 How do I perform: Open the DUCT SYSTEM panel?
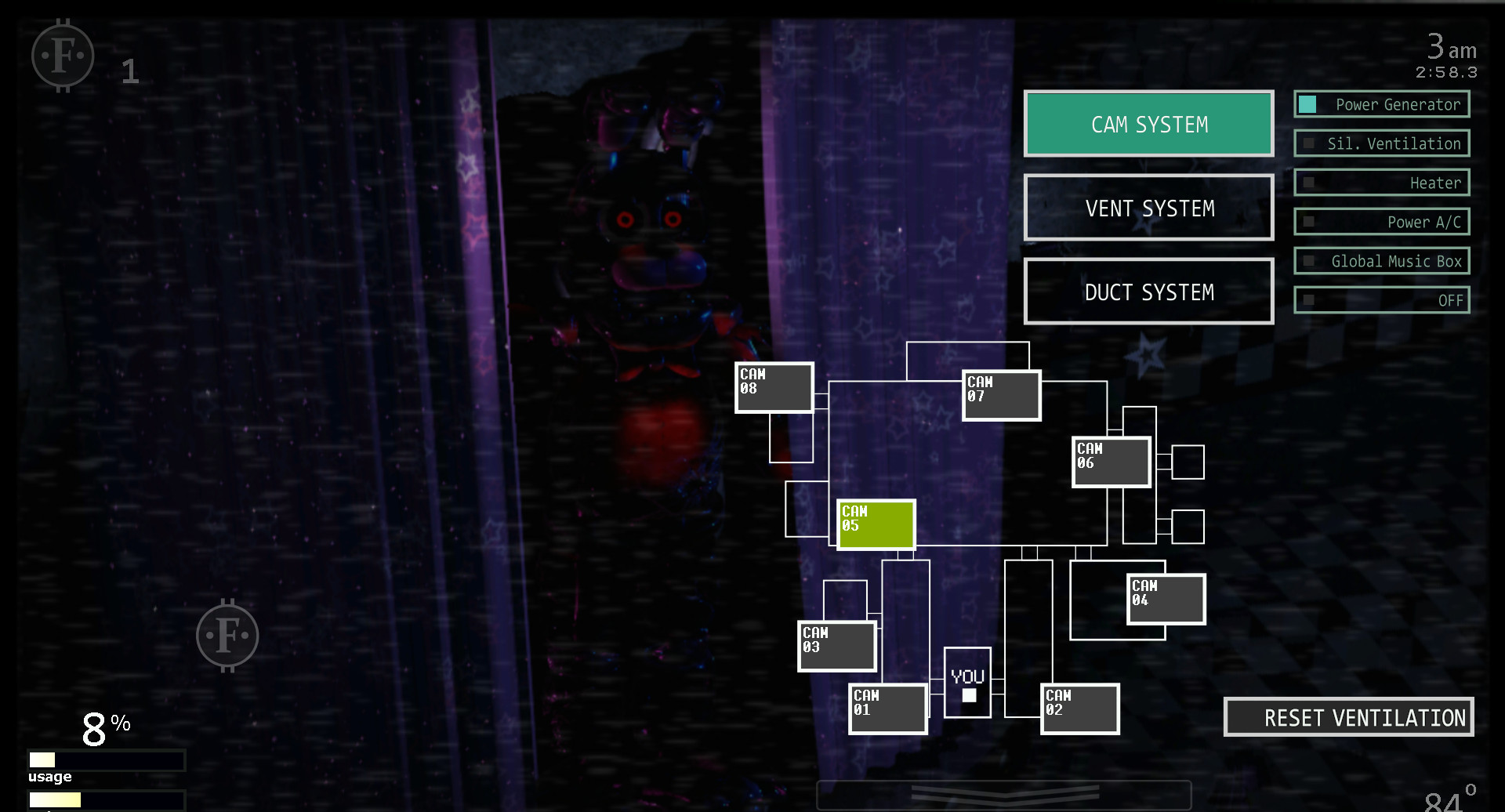1148,291
